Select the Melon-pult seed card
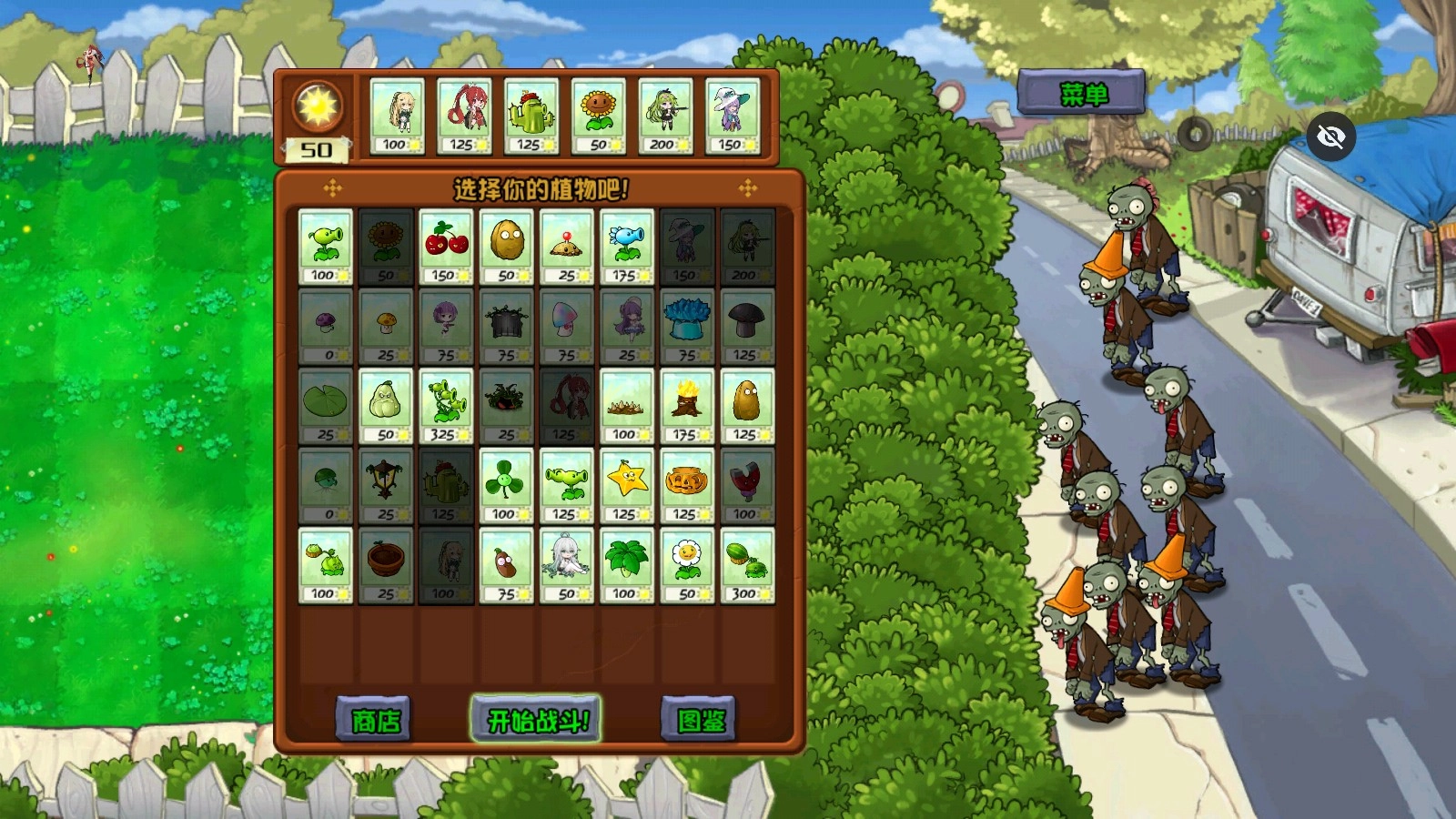This screenshot has width=1456, height=819. [x=746, y=565]
